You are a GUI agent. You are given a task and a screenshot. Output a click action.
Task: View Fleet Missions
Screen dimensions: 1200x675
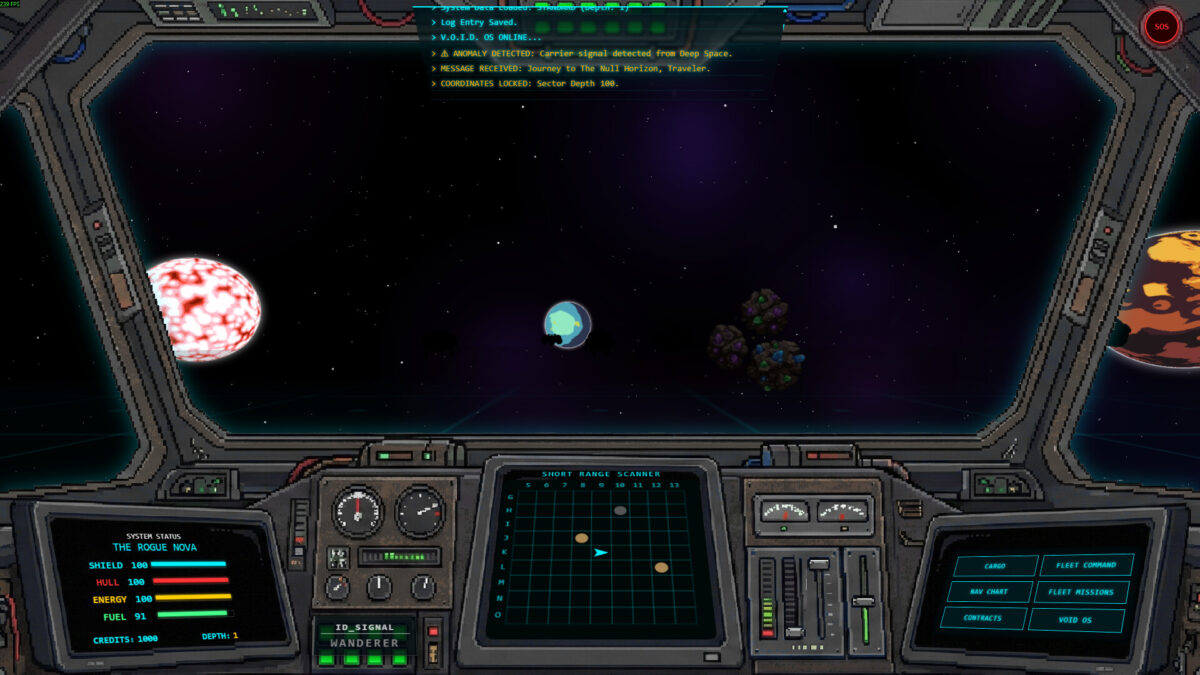[1081, 592]
